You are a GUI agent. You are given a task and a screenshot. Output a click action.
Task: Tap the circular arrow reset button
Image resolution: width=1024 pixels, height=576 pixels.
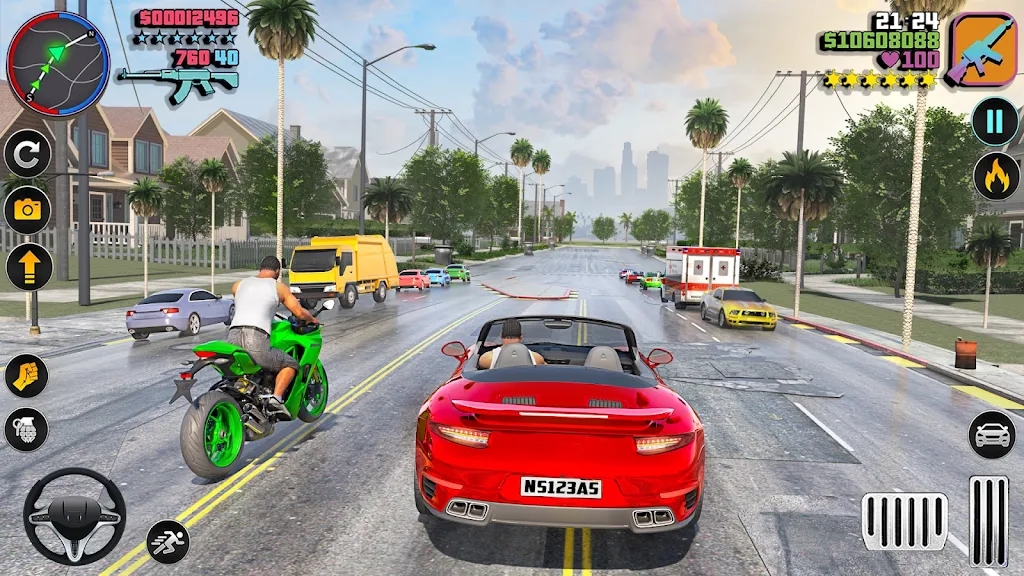pyautogui.click(x=27, y=154)
